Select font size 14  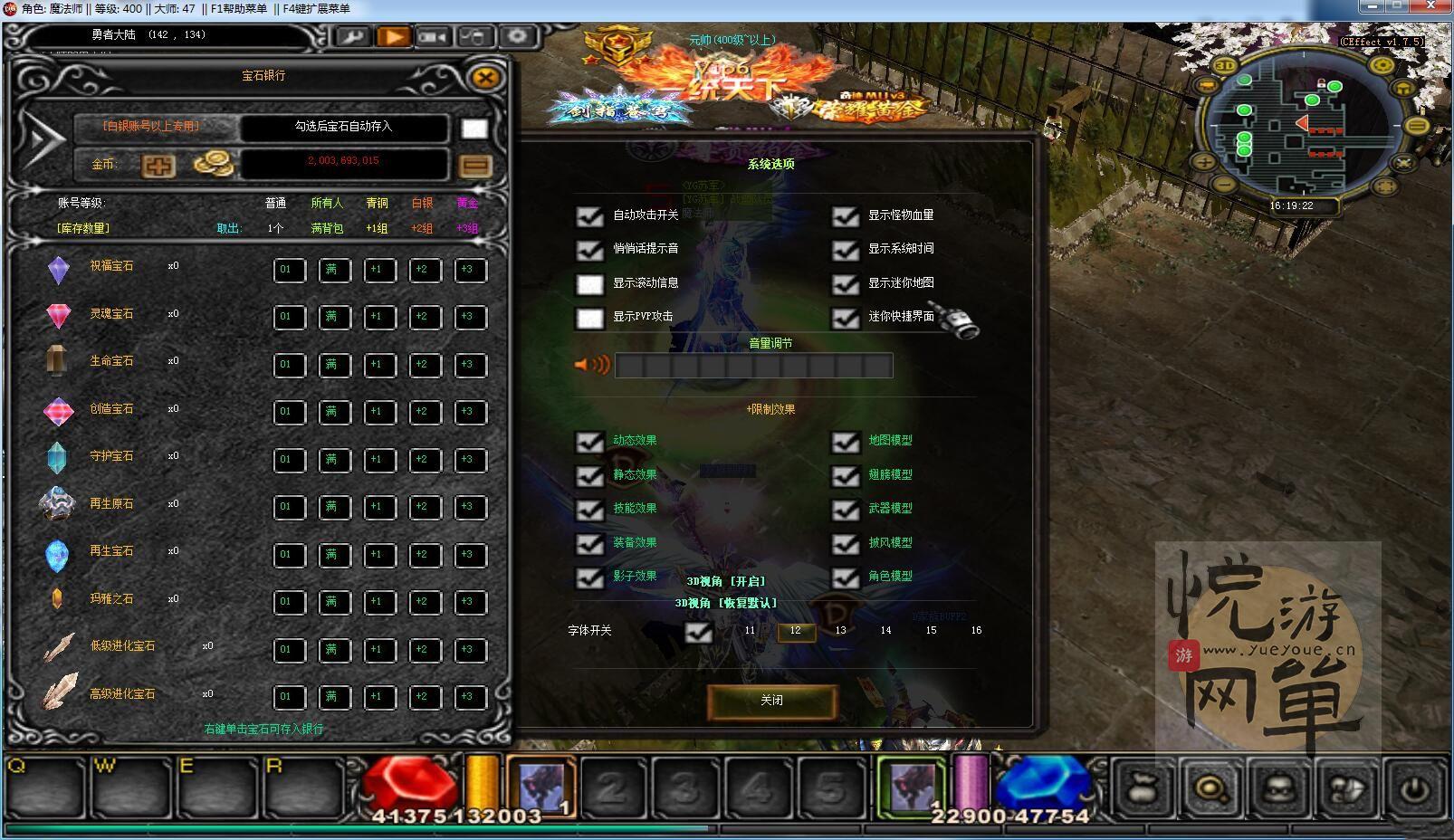pos(885,631)
